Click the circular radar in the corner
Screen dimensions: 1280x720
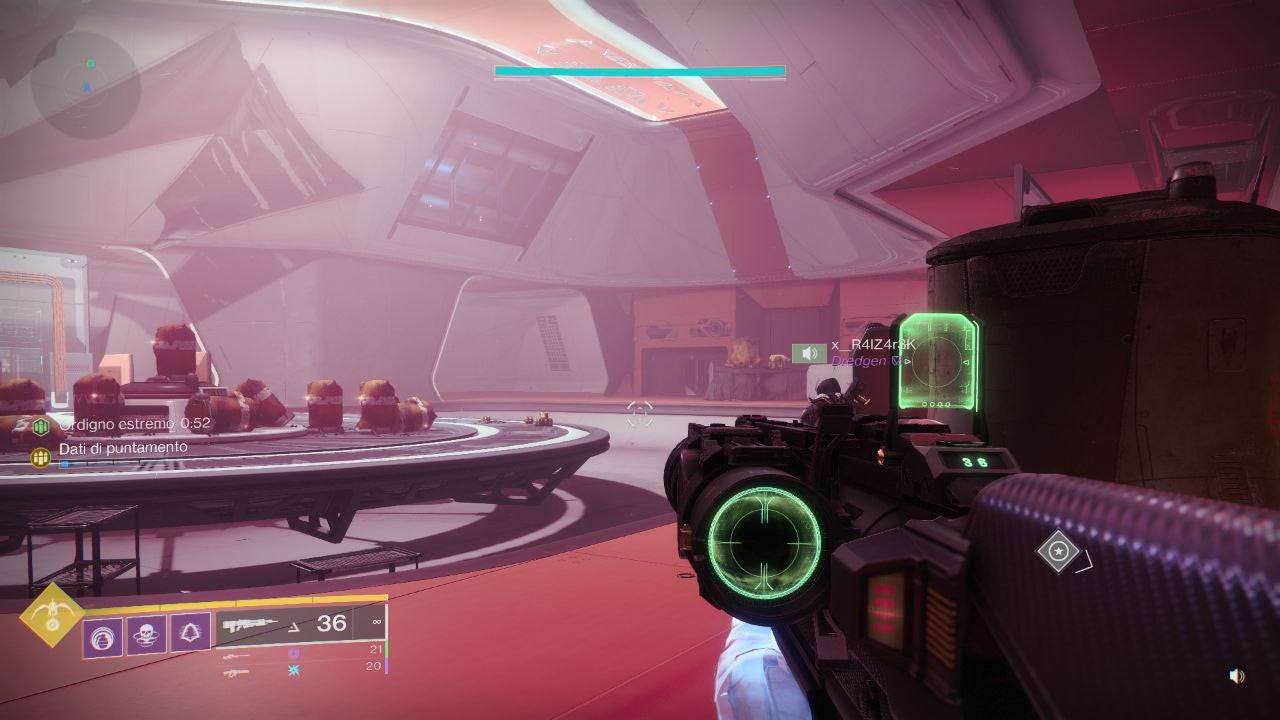point(85,85)
